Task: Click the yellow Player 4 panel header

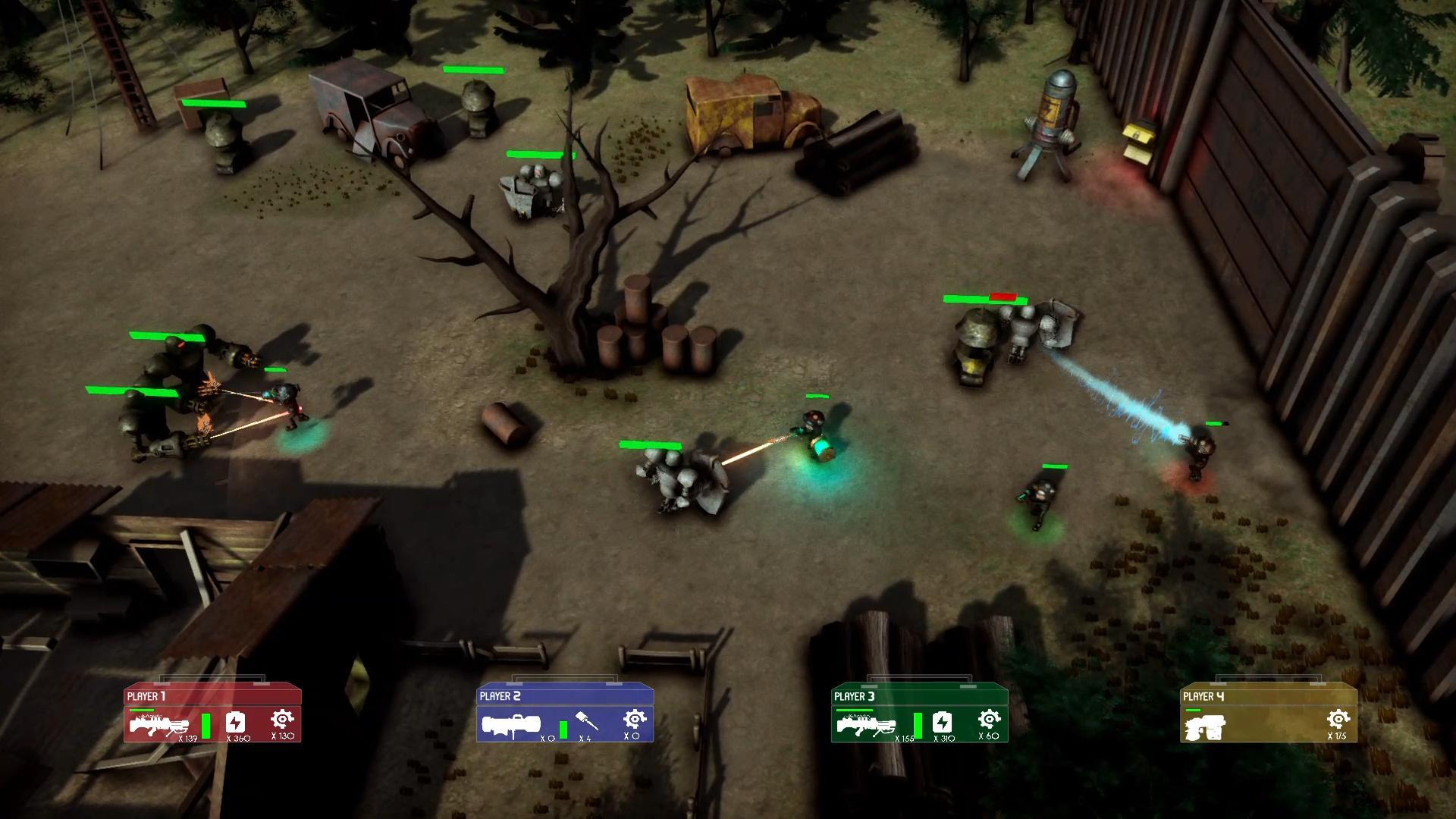Action: click(1268, 695)
